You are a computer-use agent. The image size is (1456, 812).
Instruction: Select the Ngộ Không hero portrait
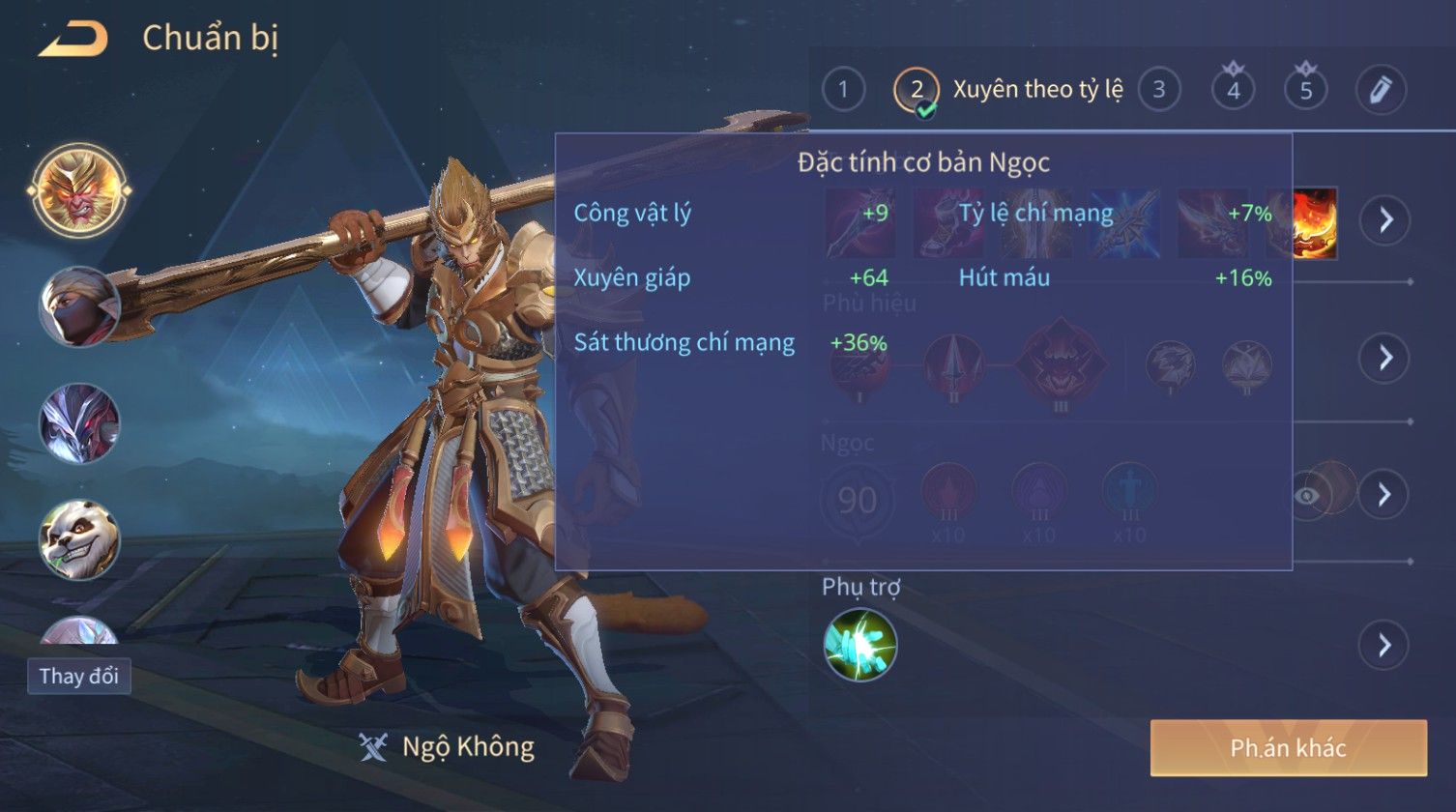(79, 190)
